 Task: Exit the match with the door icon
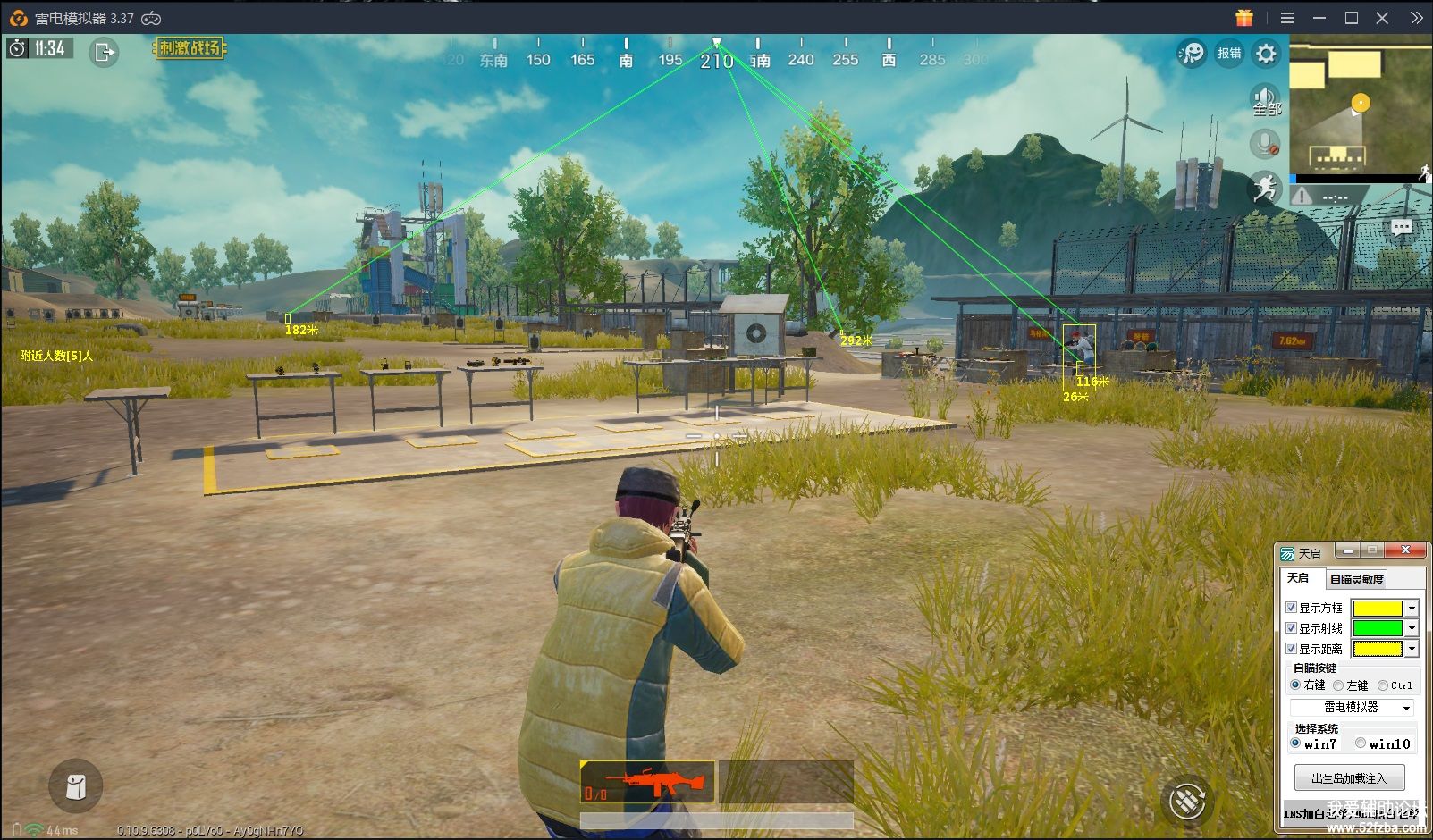point(105,53)
